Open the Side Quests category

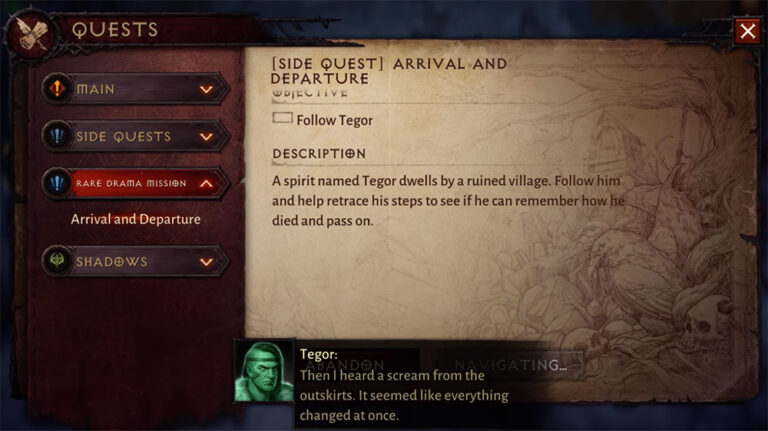click(x=135, y=136)
